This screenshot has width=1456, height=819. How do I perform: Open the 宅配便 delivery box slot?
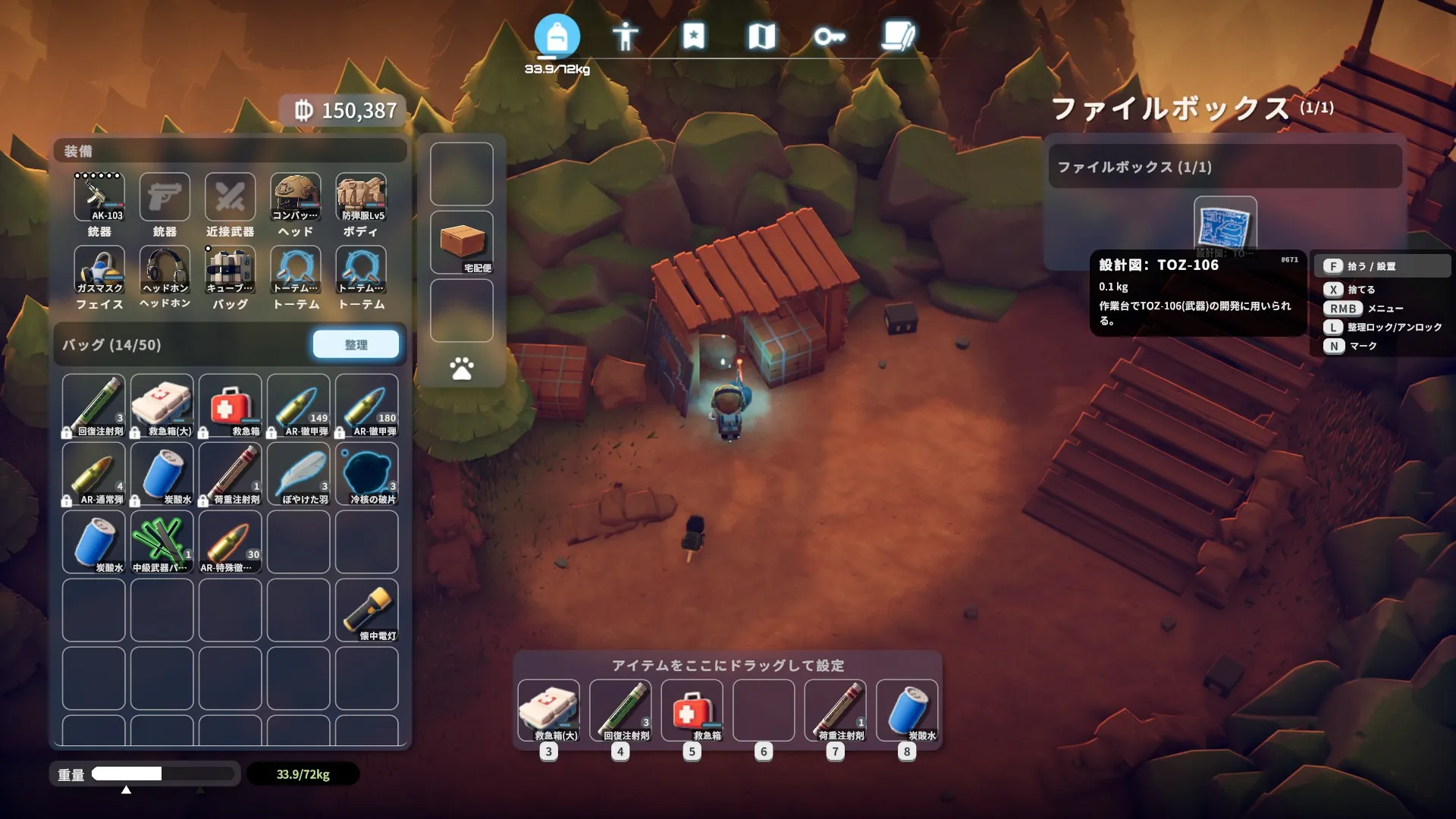pyautogui.click(x=462, y=243)
